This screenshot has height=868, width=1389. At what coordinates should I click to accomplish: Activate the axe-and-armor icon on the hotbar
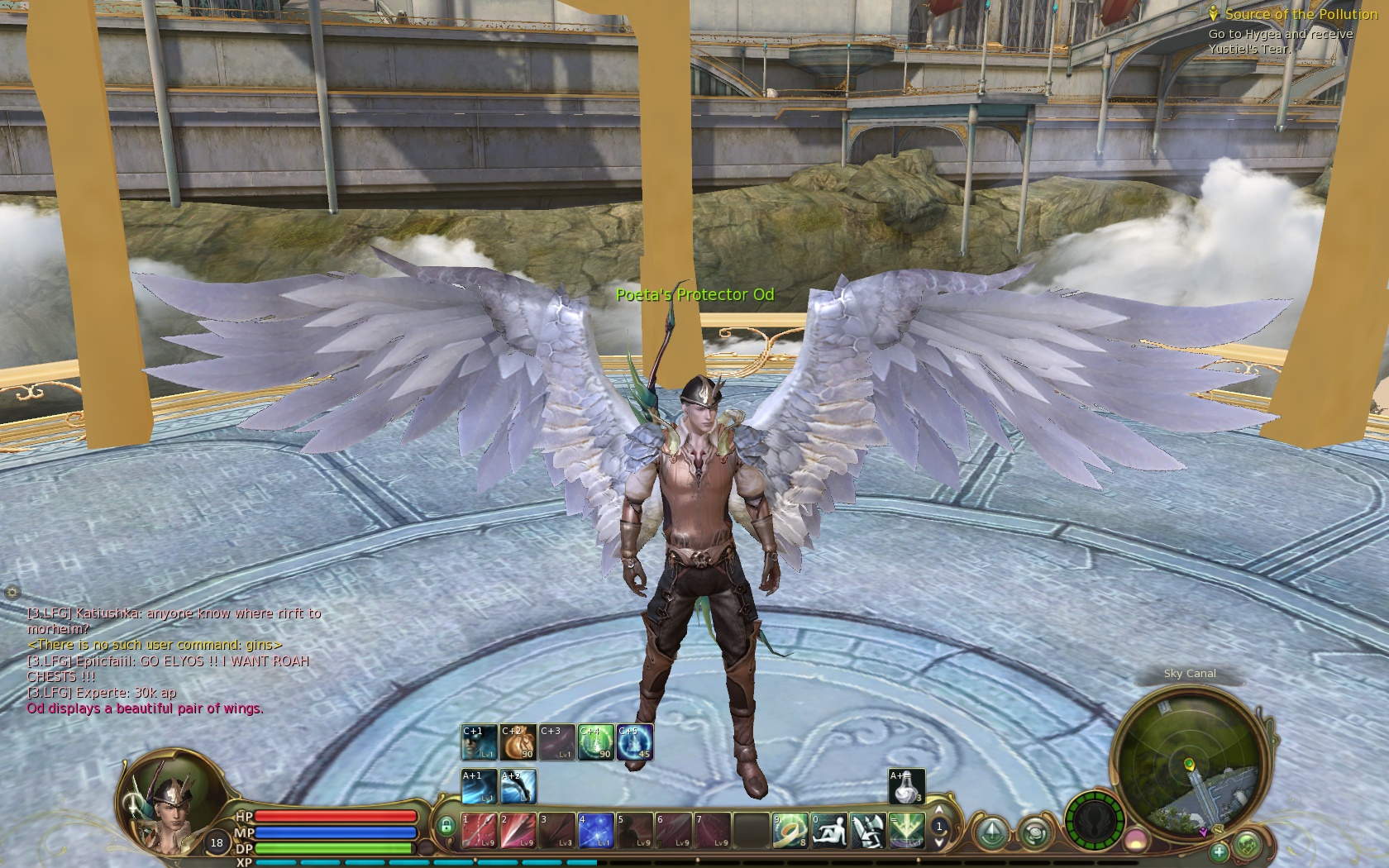pyautogui.click(x=867, y=831)
